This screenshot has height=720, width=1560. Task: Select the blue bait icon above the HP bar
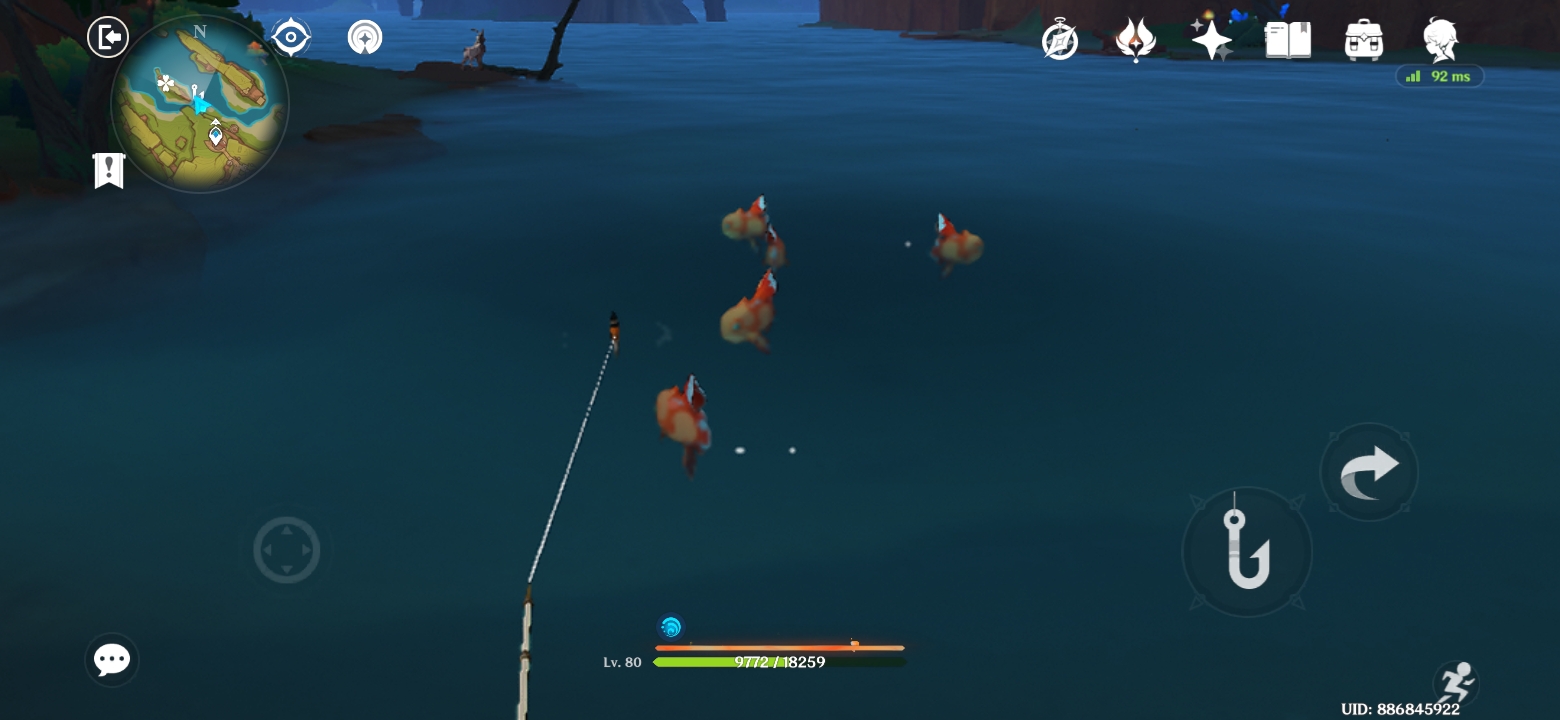tap(671, 628)
